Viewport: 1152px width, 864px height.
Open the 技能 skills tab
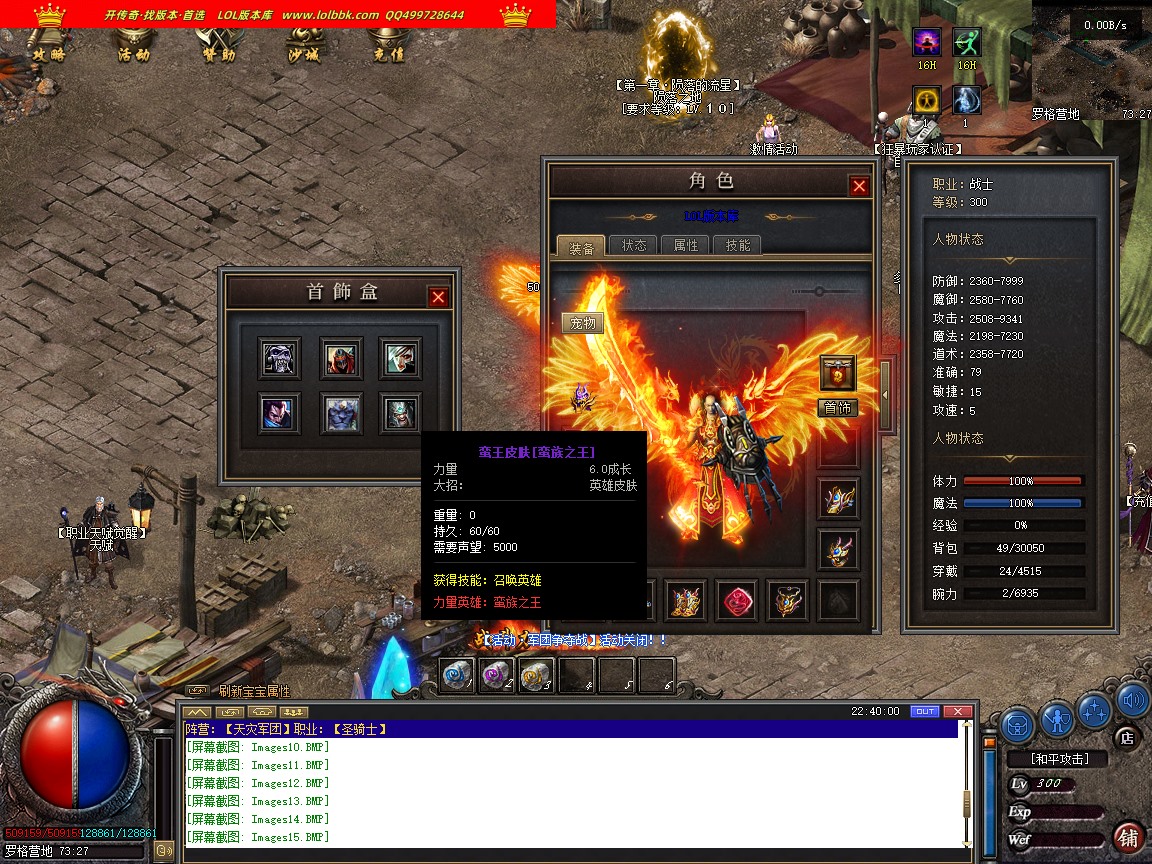coord(738,245)
